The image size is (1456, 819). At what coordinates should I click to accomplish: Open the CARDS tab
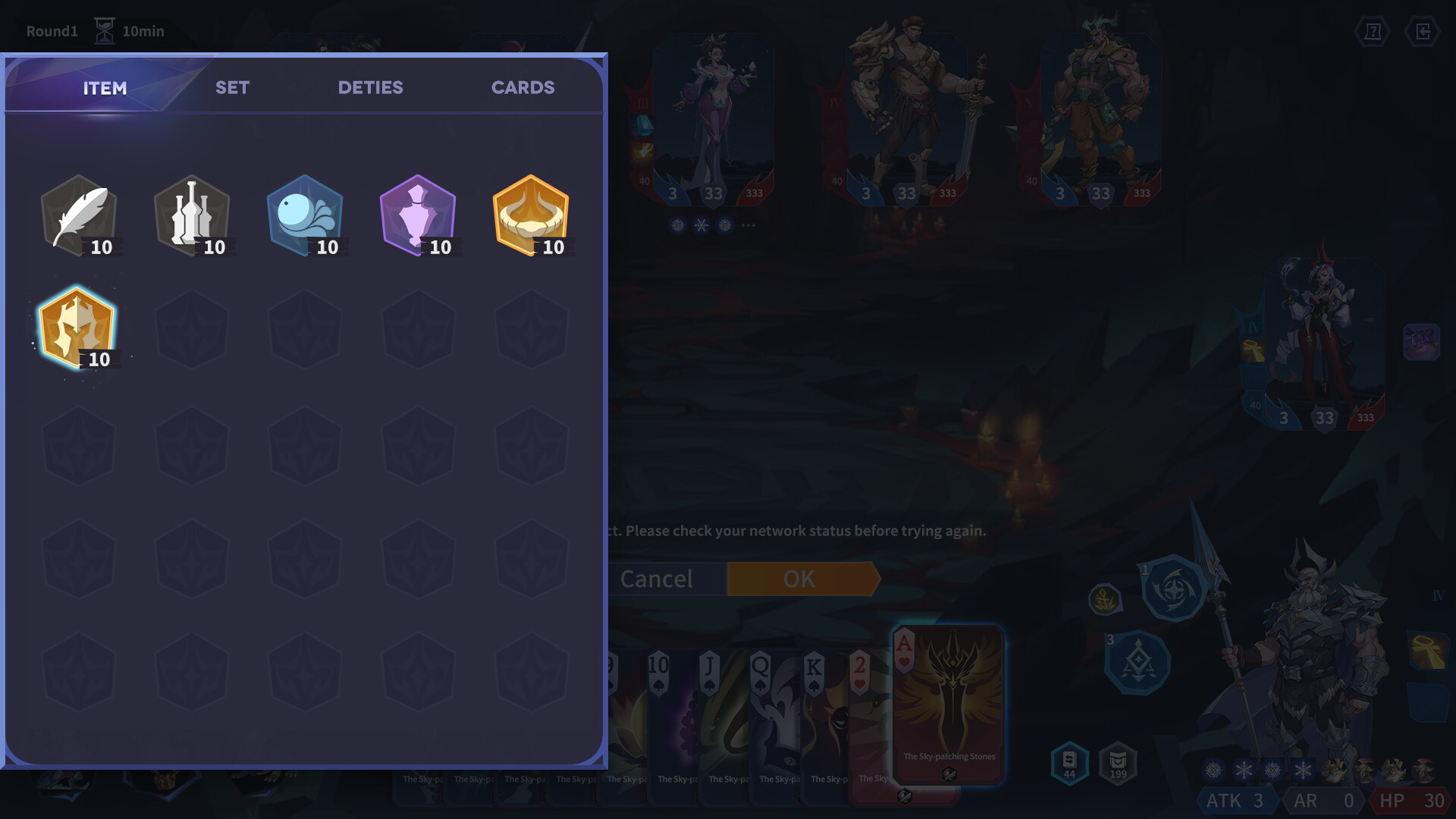click(x=523, y=87)
